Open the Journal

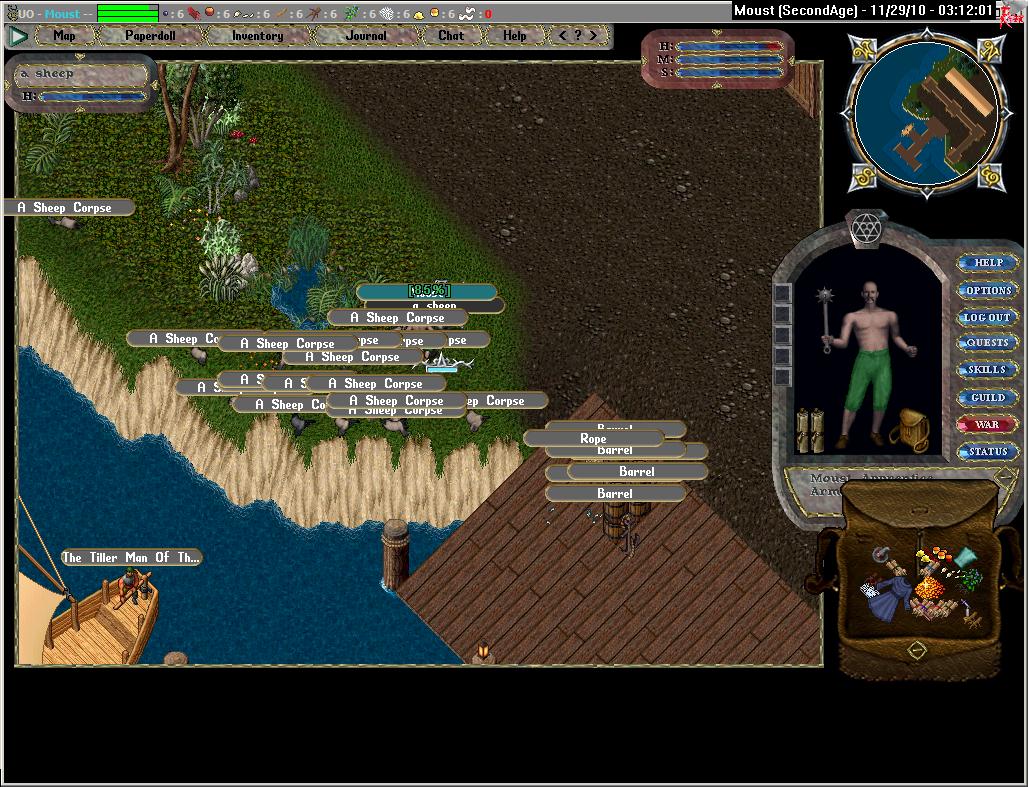pyautogui.click(x=366, y=36)
